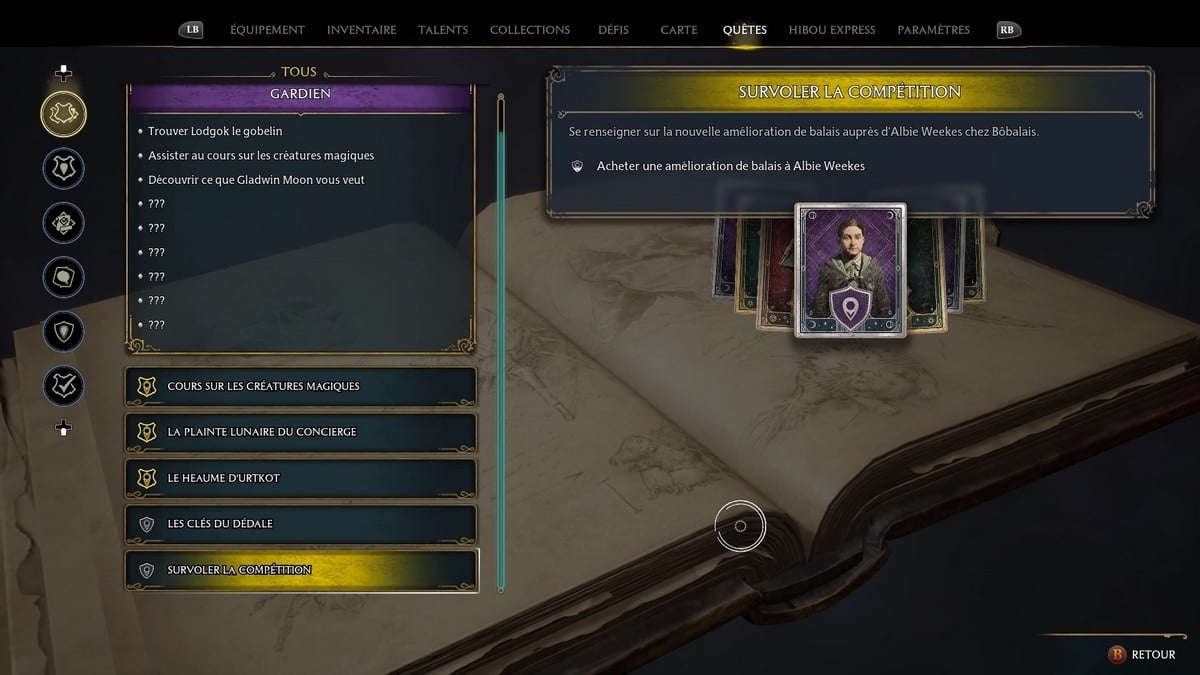1200x675 pixels.
Task: Select the top gold-highlighted quest filter icon
Action: pos(63,114)
